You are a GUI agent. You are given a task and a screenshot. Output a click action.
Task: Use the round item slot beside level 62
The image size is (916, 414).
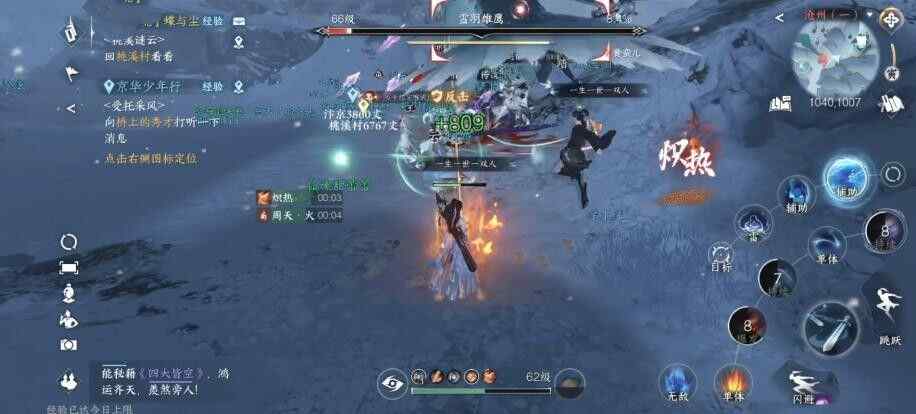tap(569, 382)
